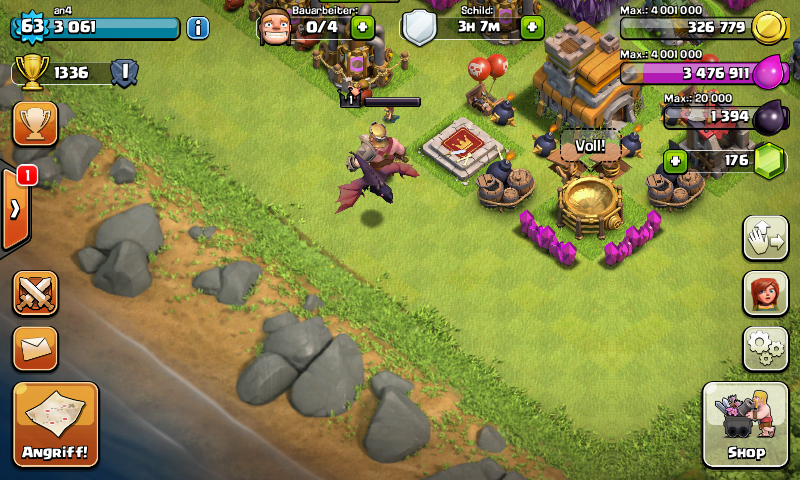Show the player profile info button
Screen dimensions: 800x480
point(198,27)
